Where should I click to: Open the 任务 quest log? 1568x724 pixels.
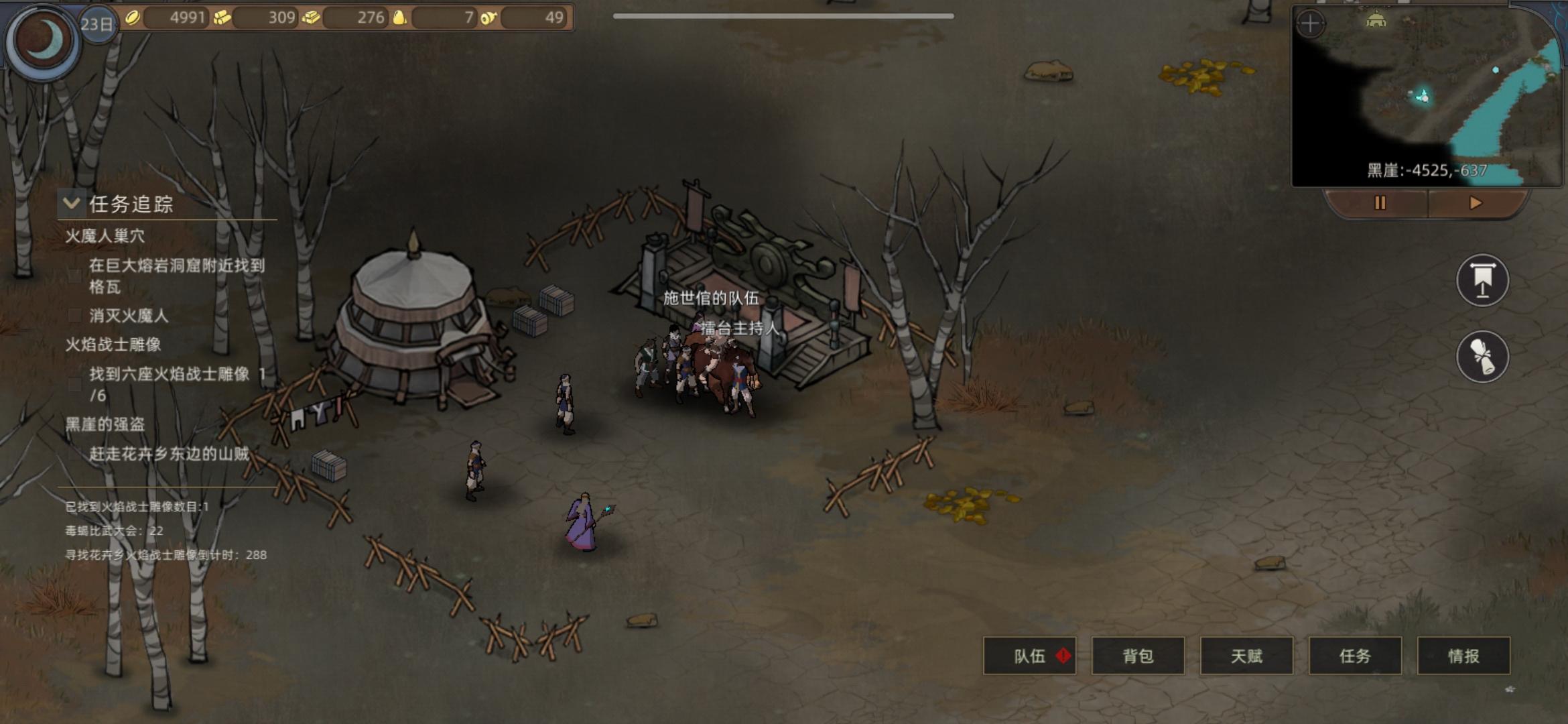[1355, 656]
